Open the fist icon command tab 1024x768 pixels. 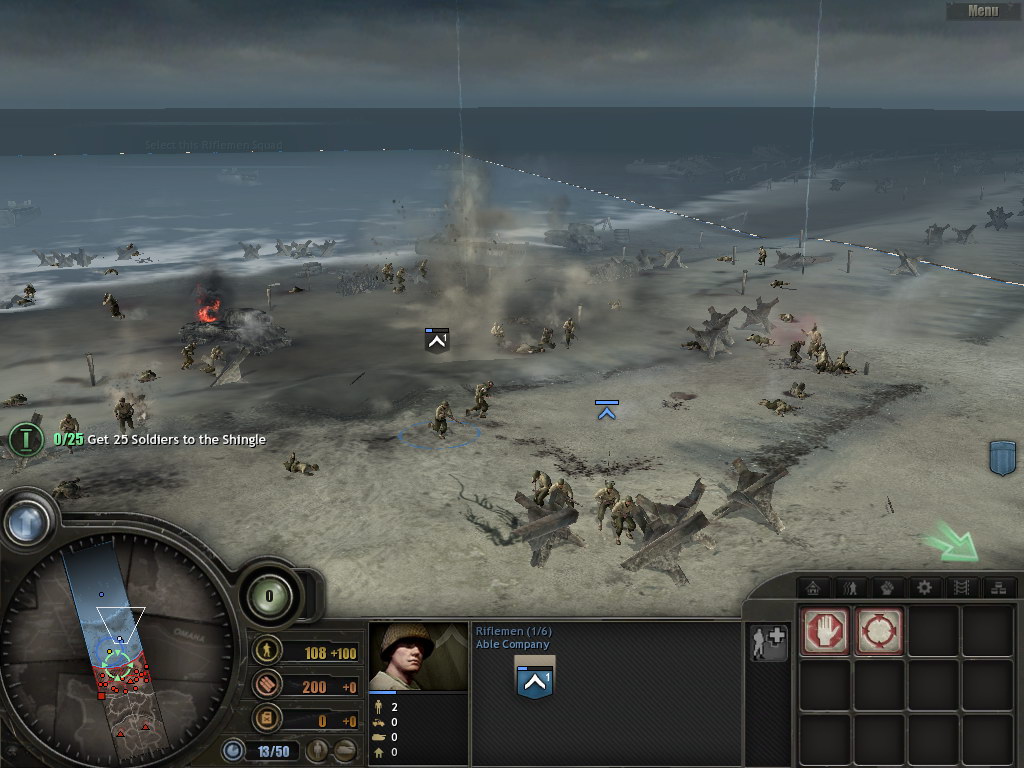point(888,587)
